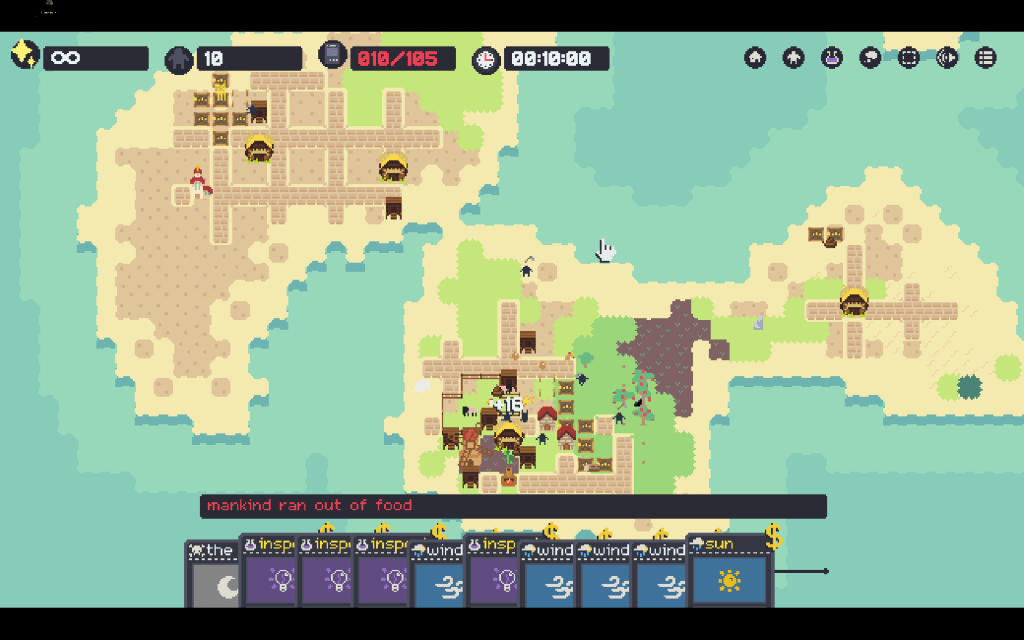Image resolution: width=1024 pixels, height=640 pixels.
Task: Select the sun weather card
Action: click(x=729, y=578)
